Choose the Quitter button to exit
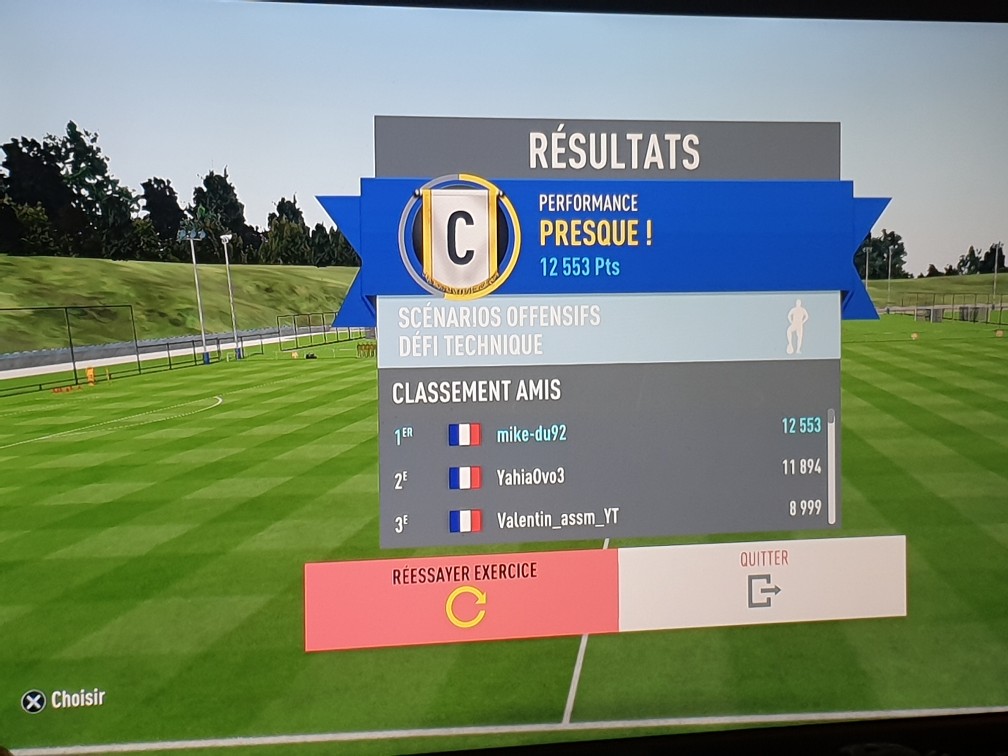 (x=762, y=583)
